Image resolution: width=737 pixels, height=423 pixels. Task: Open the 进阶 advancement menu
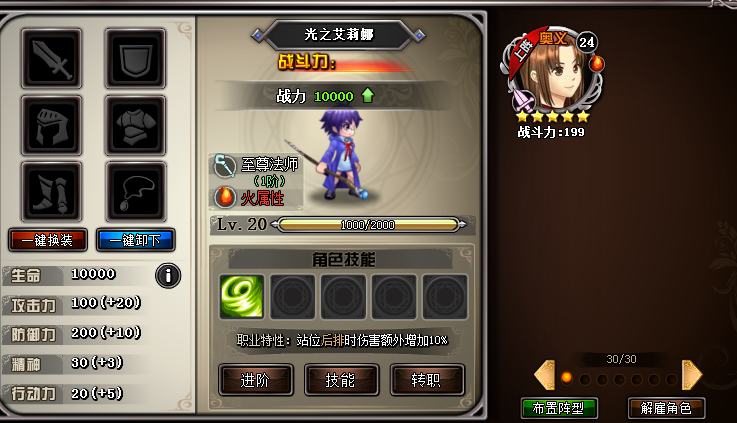[256, 380]
